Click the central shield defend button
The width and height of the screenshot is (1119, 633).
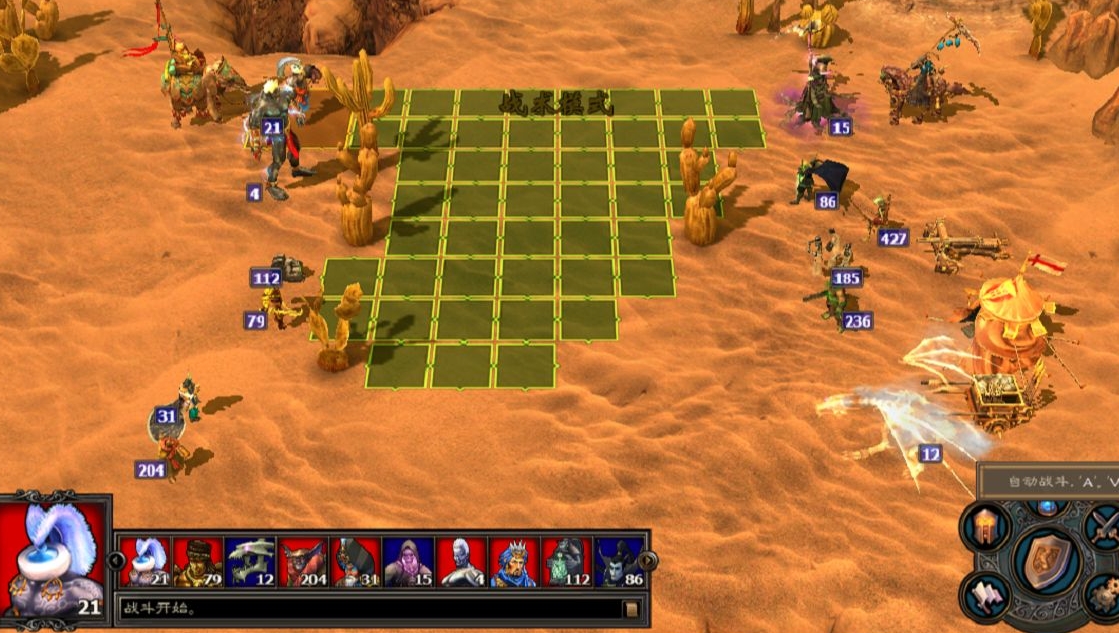point(1047,562)
